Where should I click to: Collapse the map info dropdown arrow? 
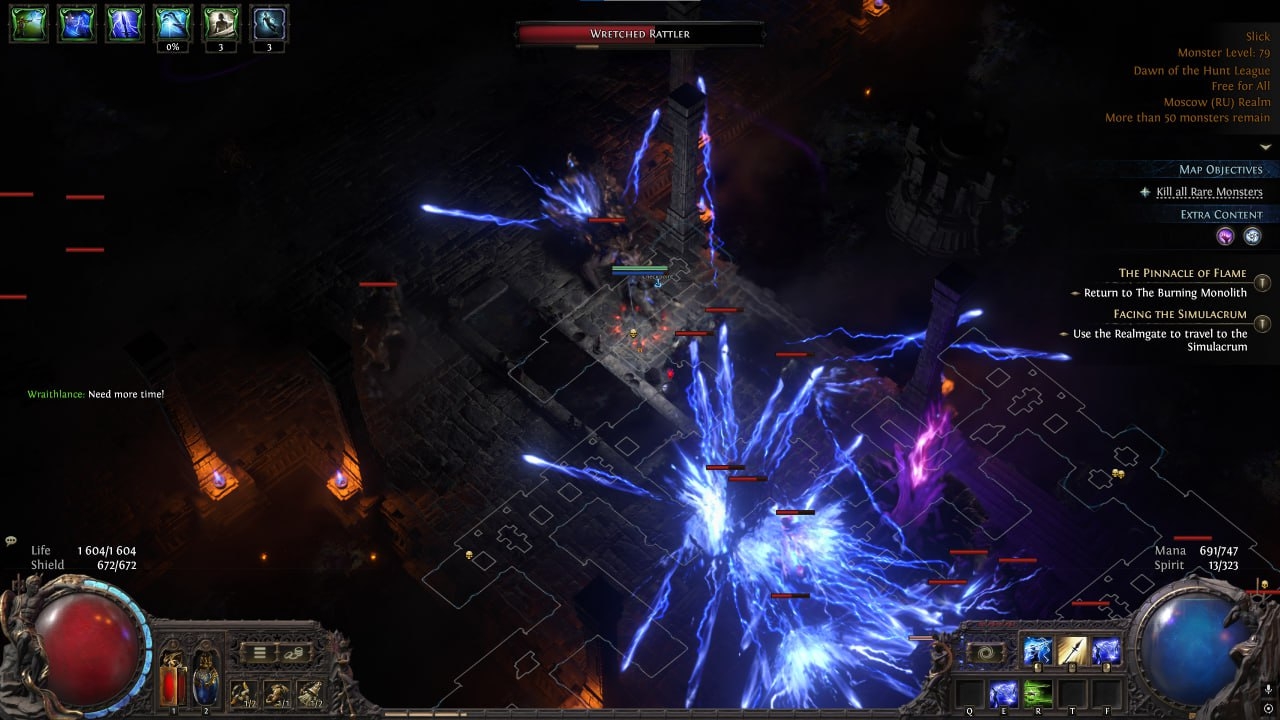(x=1265, y=147)
